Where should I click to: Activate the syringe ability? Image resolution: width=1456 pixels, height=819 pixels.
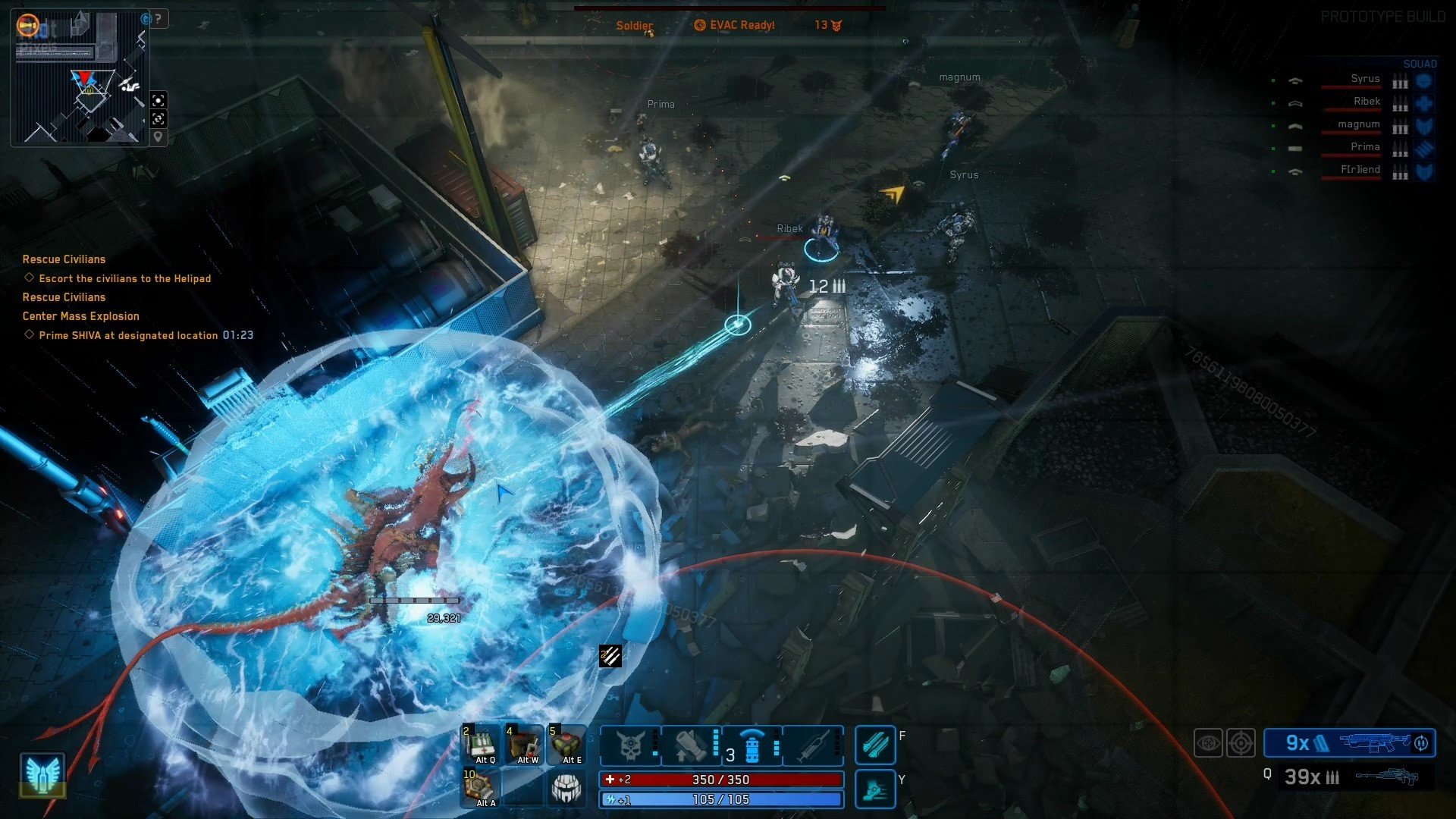(812, 745)
